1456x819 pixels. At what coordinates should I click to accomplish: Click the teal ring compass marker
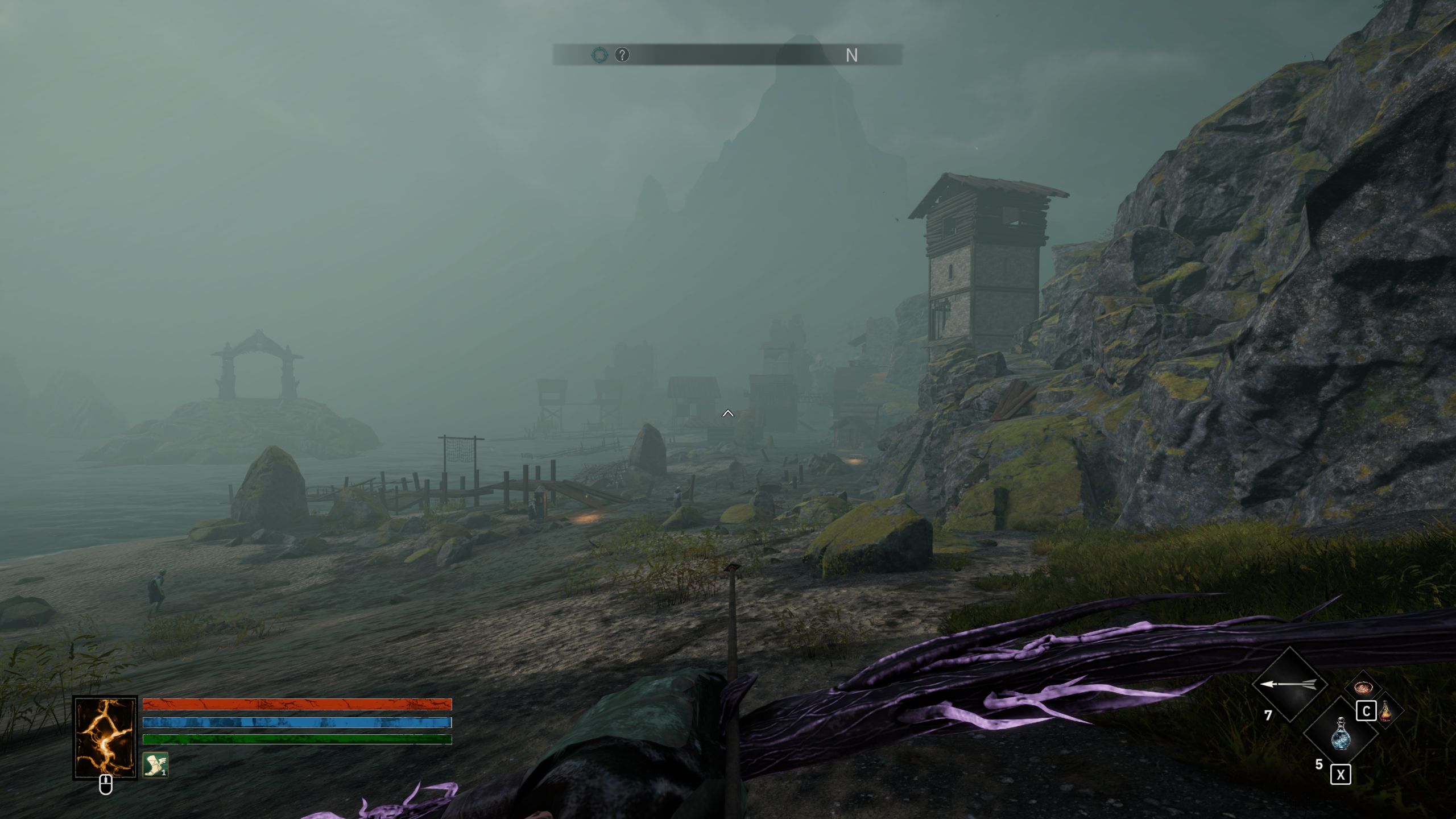click(599, 55)
